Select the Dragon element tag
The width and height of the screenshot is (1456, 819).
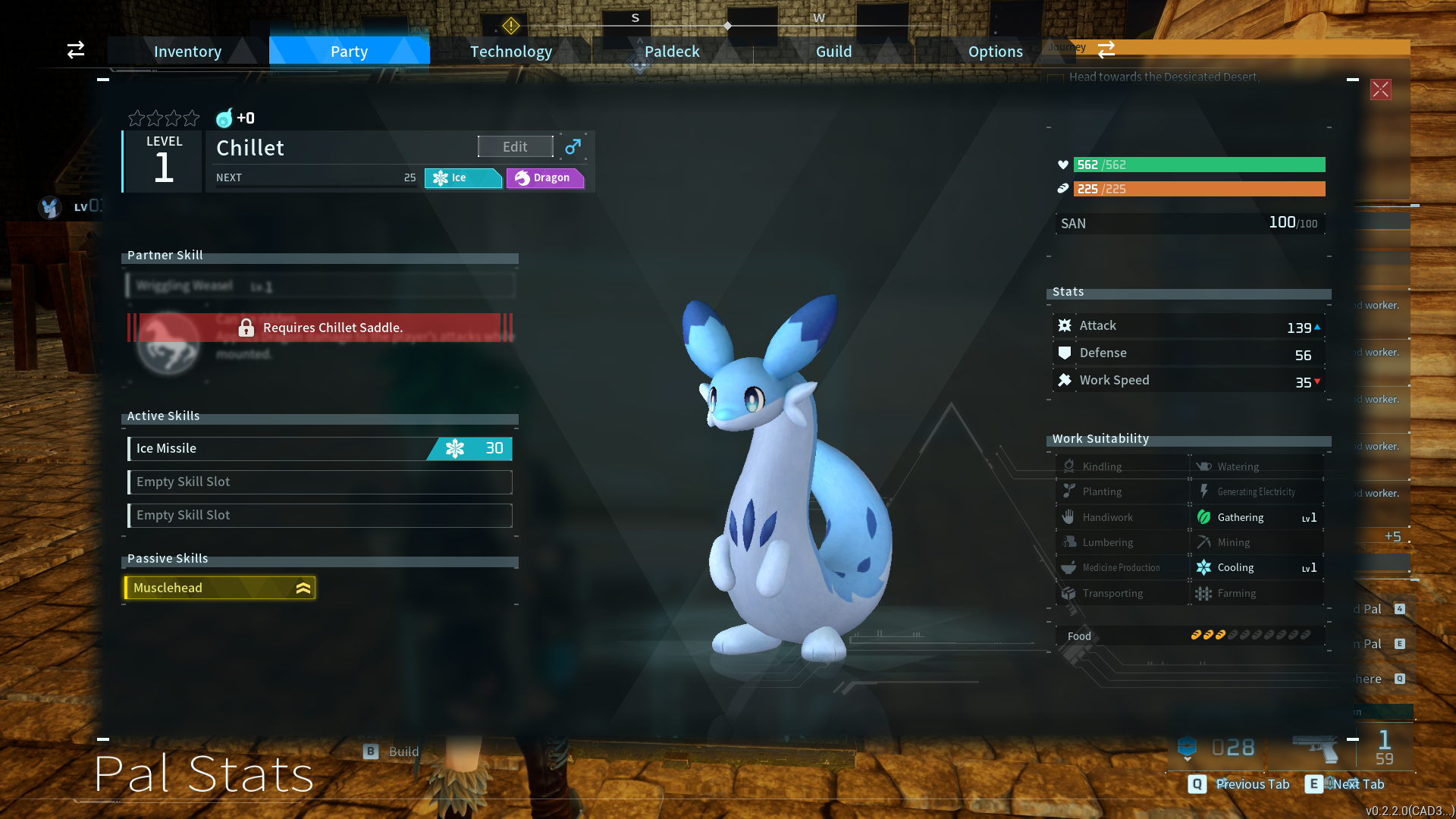coord(544,177)
